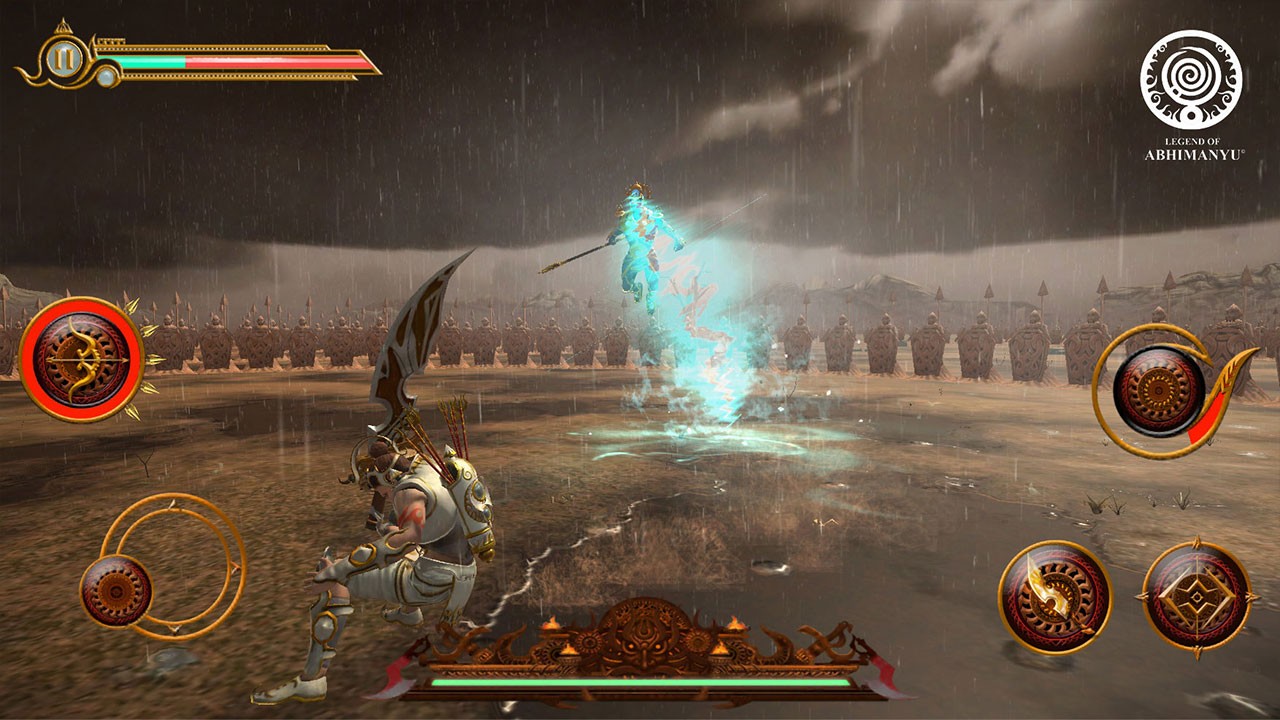Screen dimensions: 1280x720
Task: Activate the bow and arrow attack
Action: (x=81, y=359)
